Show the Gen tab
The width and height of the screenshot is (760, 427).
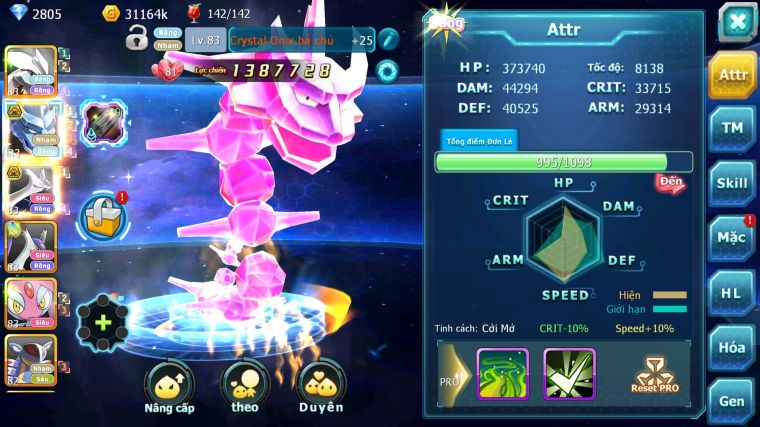pyautogui.click(x=732, y=400)
